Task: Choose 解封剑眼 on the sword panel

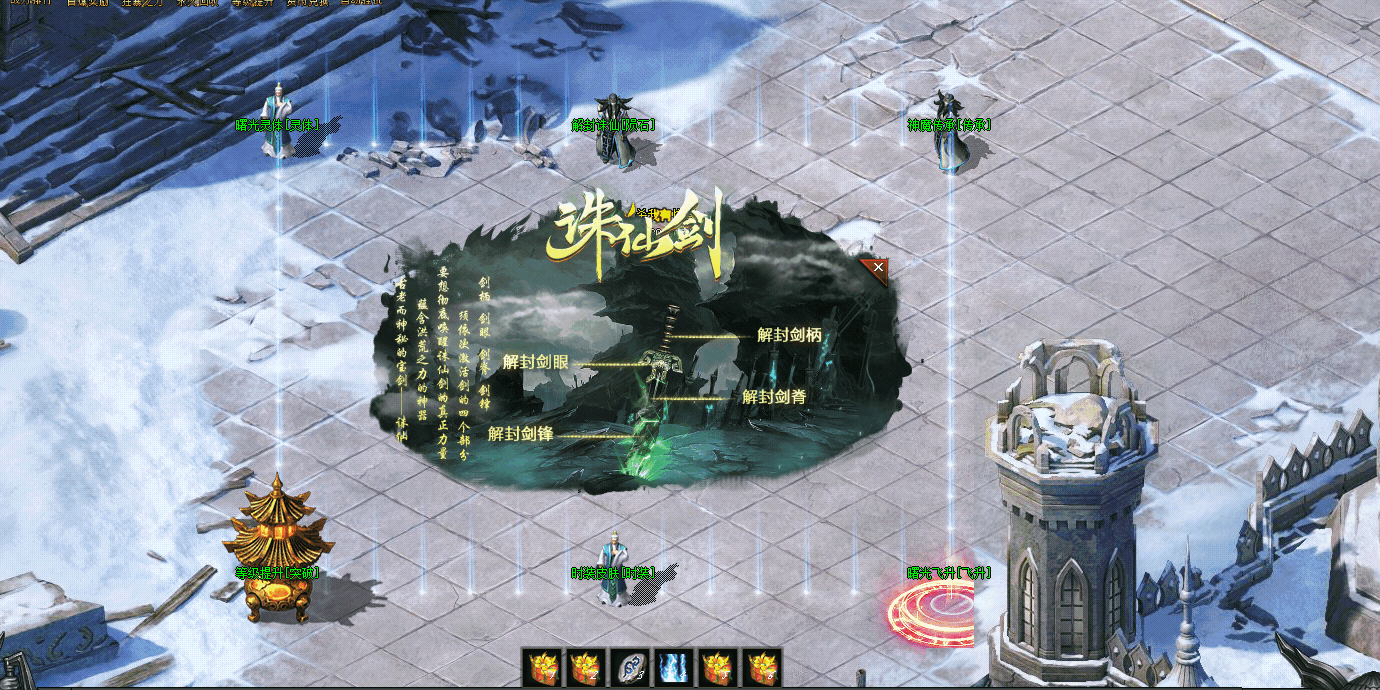Action: pyautogui.click(x=536, y=362)
